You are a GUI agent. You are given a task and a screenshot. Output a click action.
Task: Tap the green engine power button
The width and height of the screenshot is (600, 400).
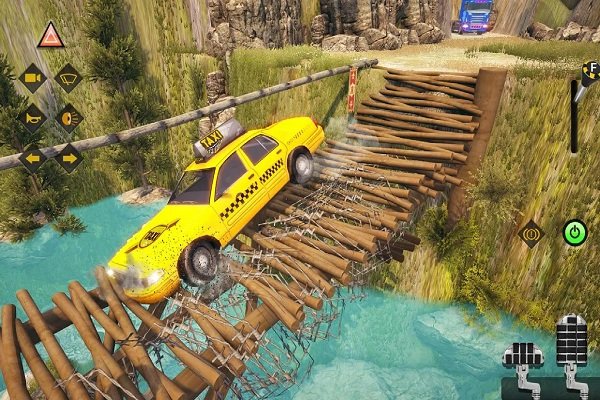tap(574, 233)
